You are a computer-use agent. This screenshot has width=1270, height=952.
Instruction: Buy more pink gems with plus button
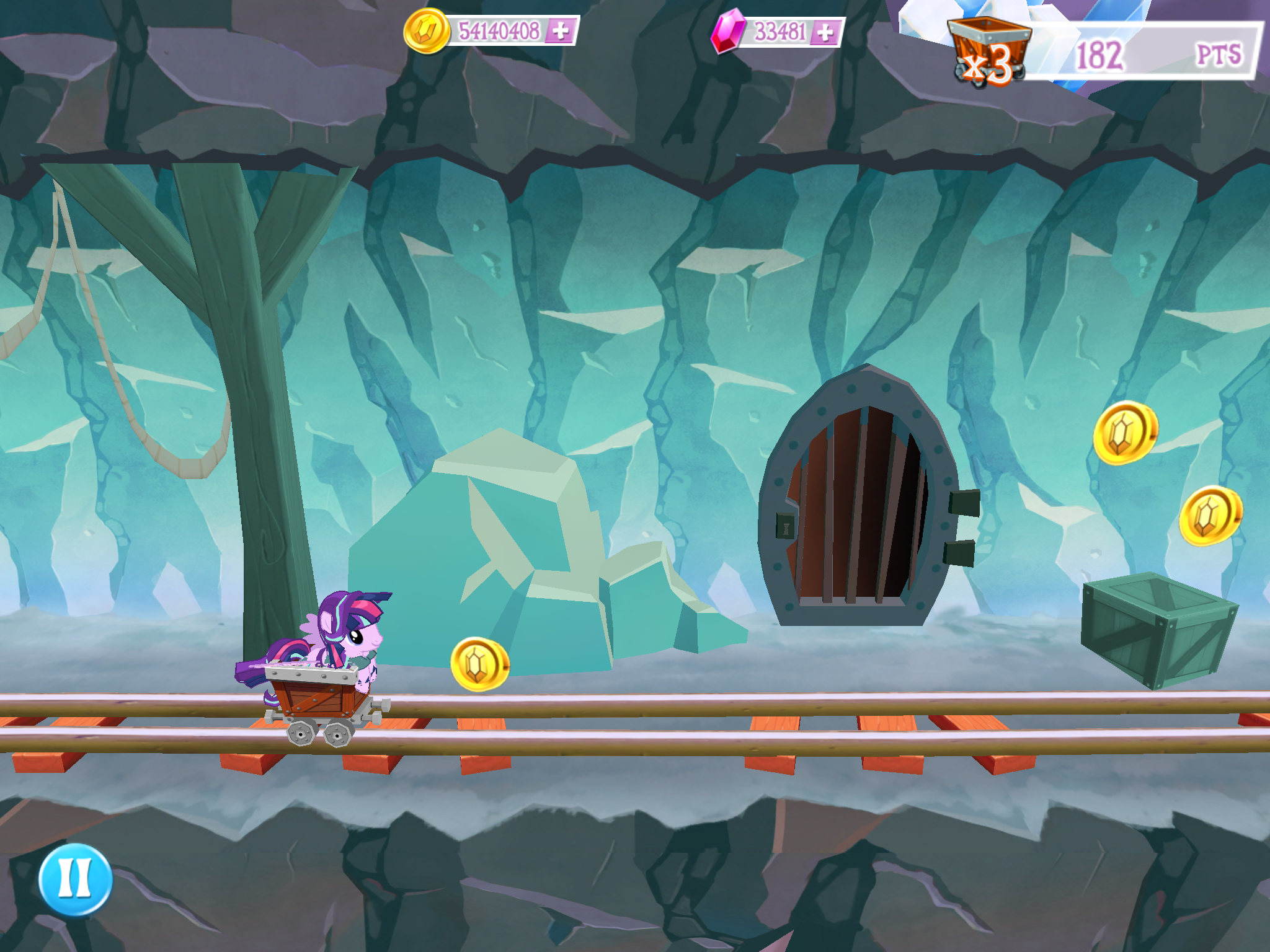pyautogui.click(x=825, y=32)
